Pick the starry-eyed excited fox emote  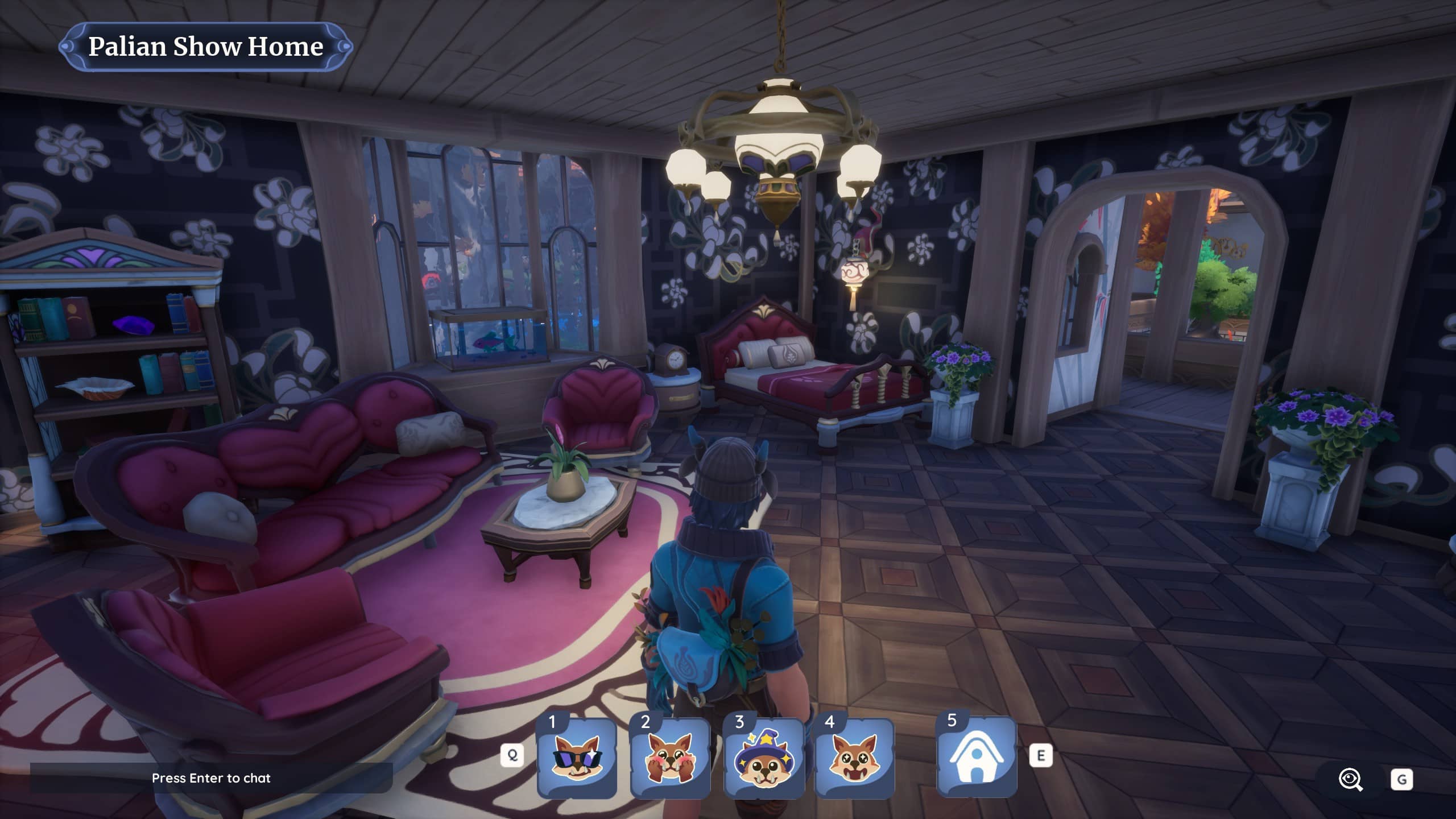click(855, 758)
